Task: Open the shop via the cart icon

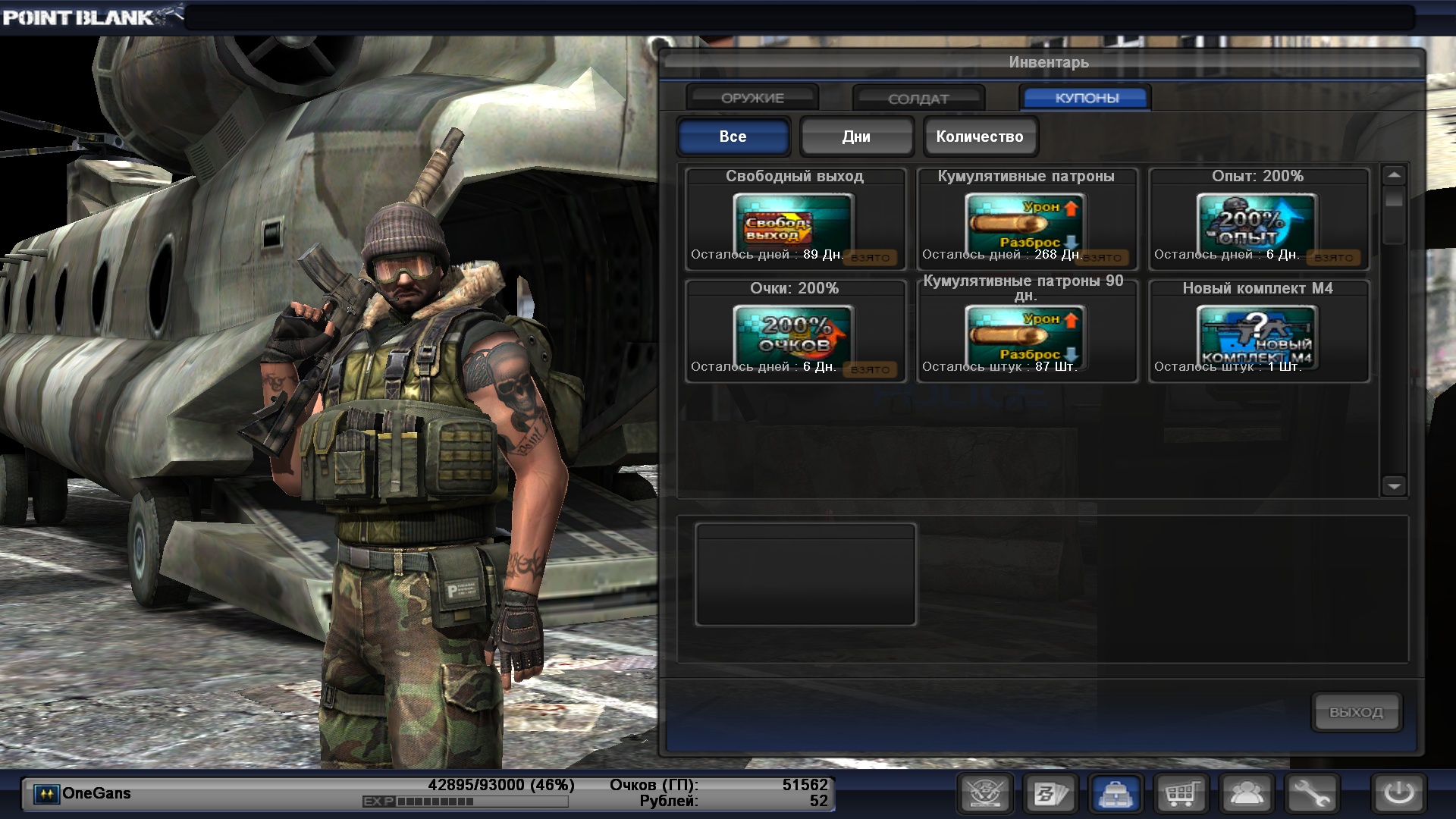Action: 1181,794
